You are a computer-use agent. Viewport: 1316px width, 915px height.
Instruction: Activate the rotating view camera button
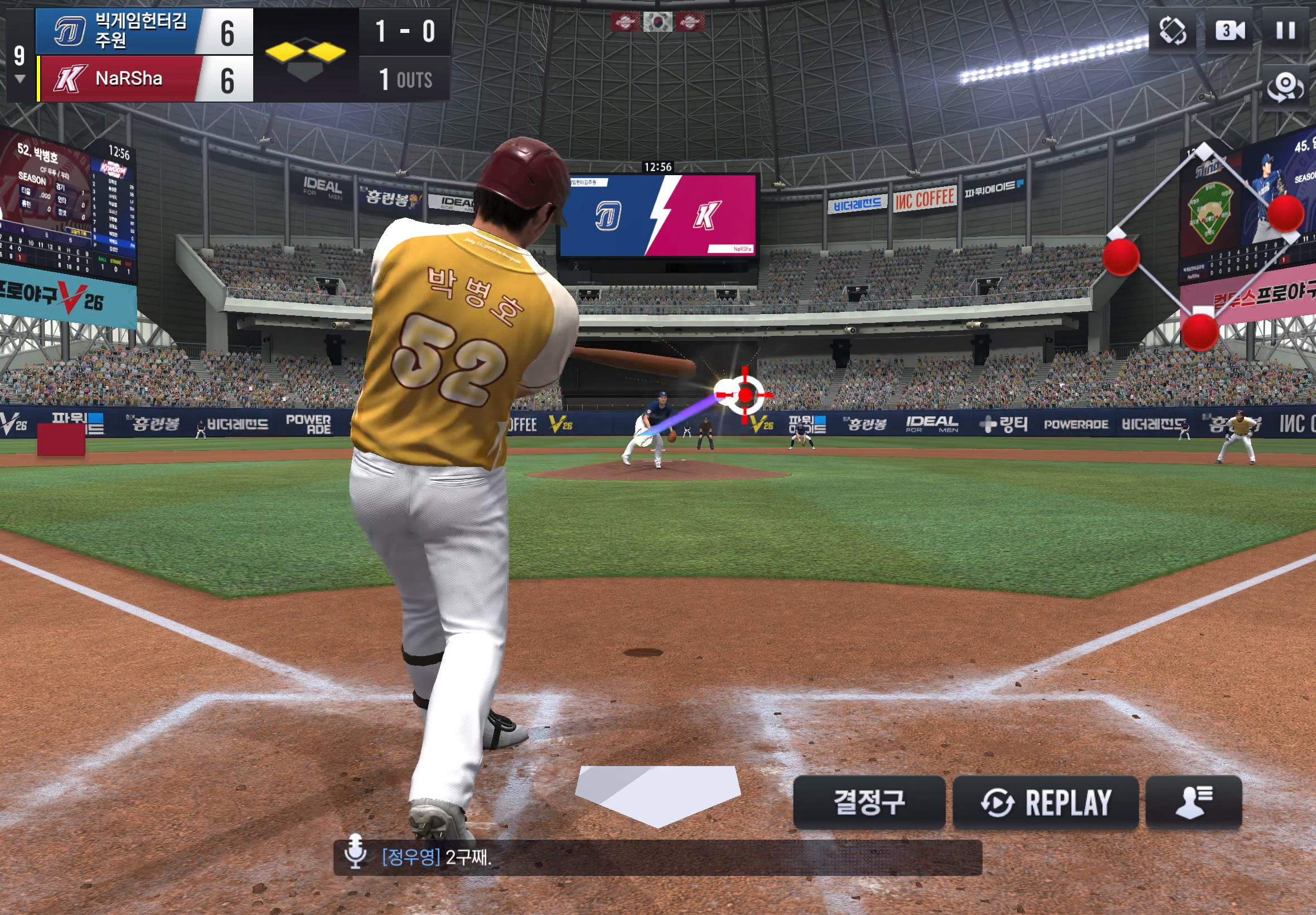tap(1285, 88)
